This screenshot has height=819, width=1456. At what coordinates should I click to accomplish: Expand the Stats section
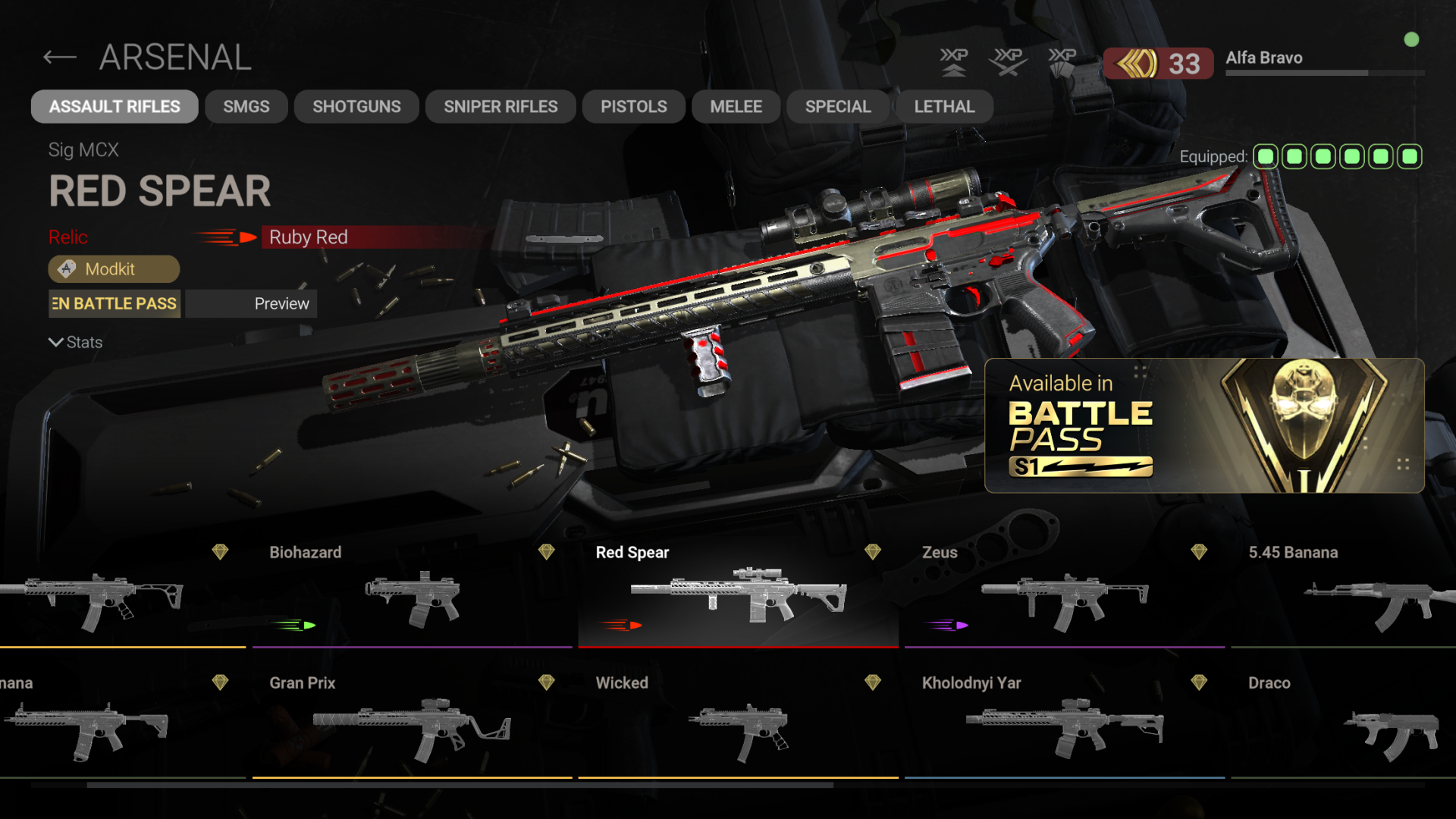[x=75, y=342]
